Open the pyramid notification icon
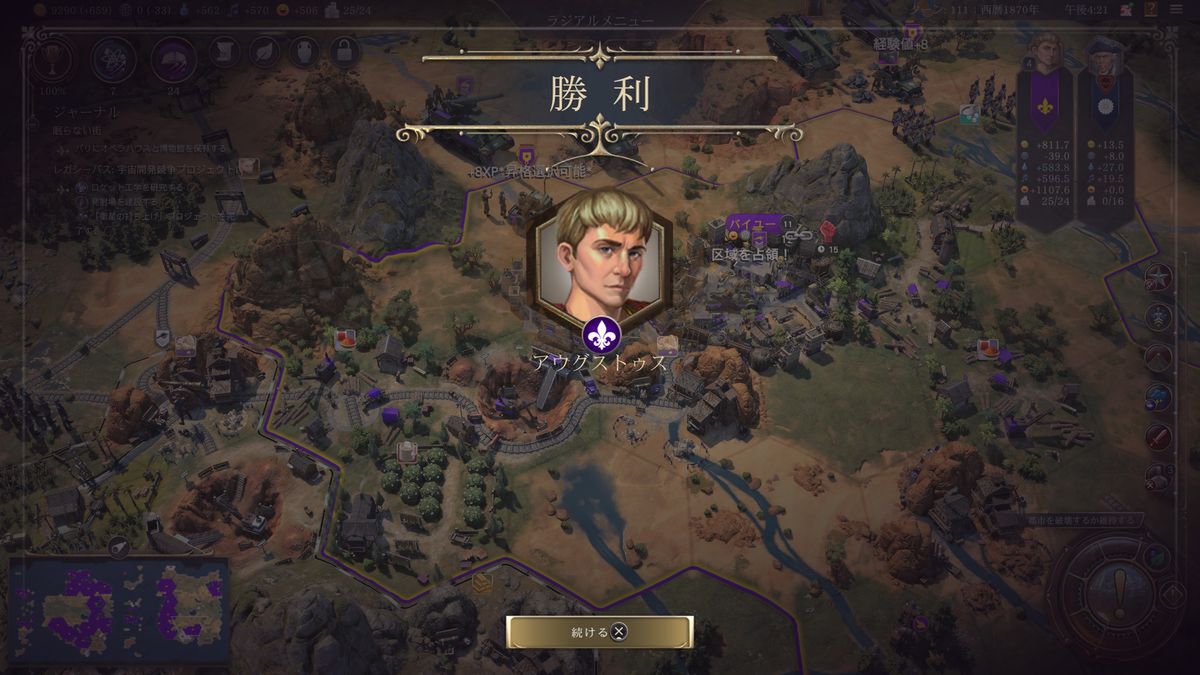 (x=1158, y=357)
